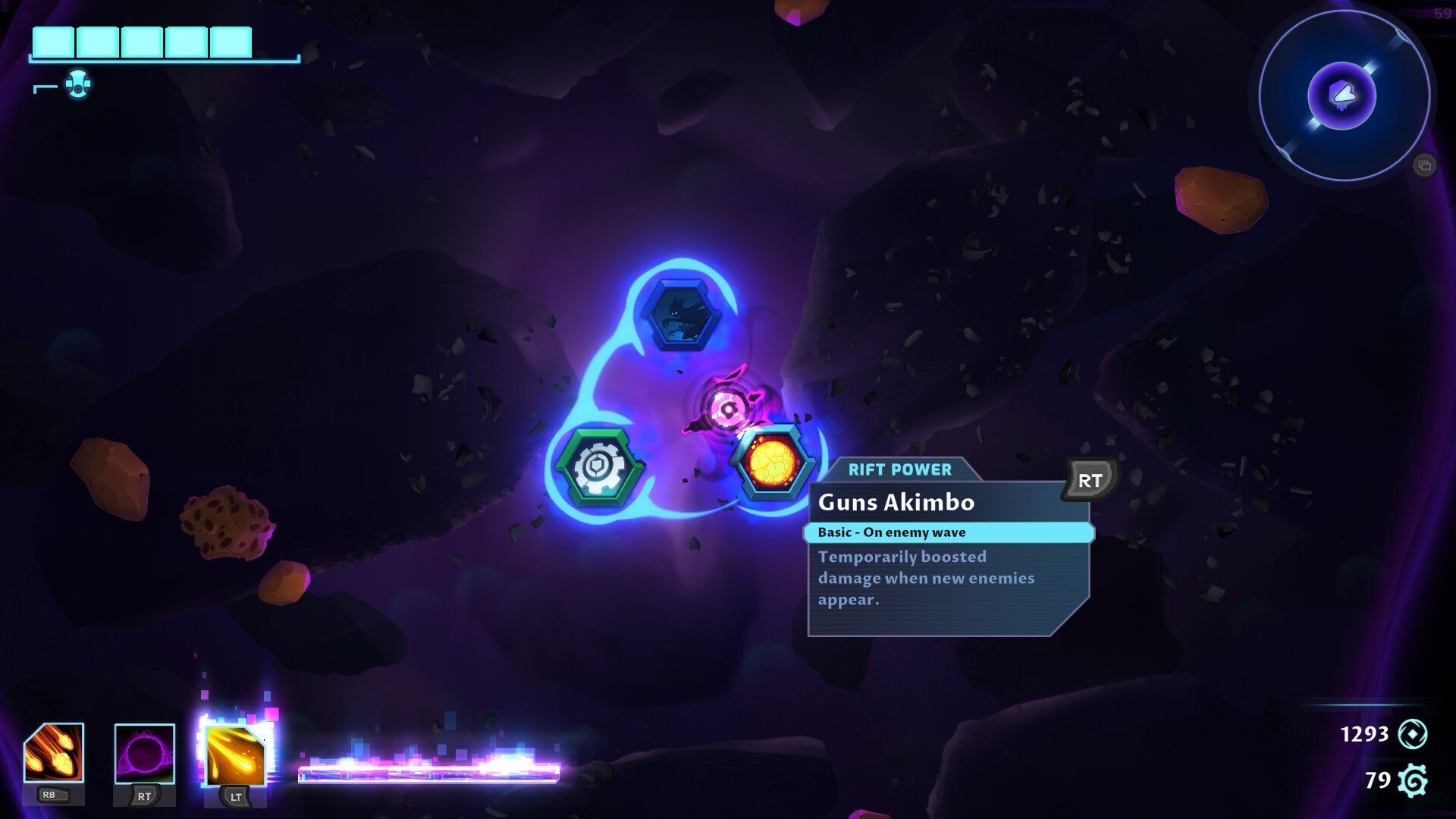Toggle the RT button prompt beside the tooltip

point(1090,479)
